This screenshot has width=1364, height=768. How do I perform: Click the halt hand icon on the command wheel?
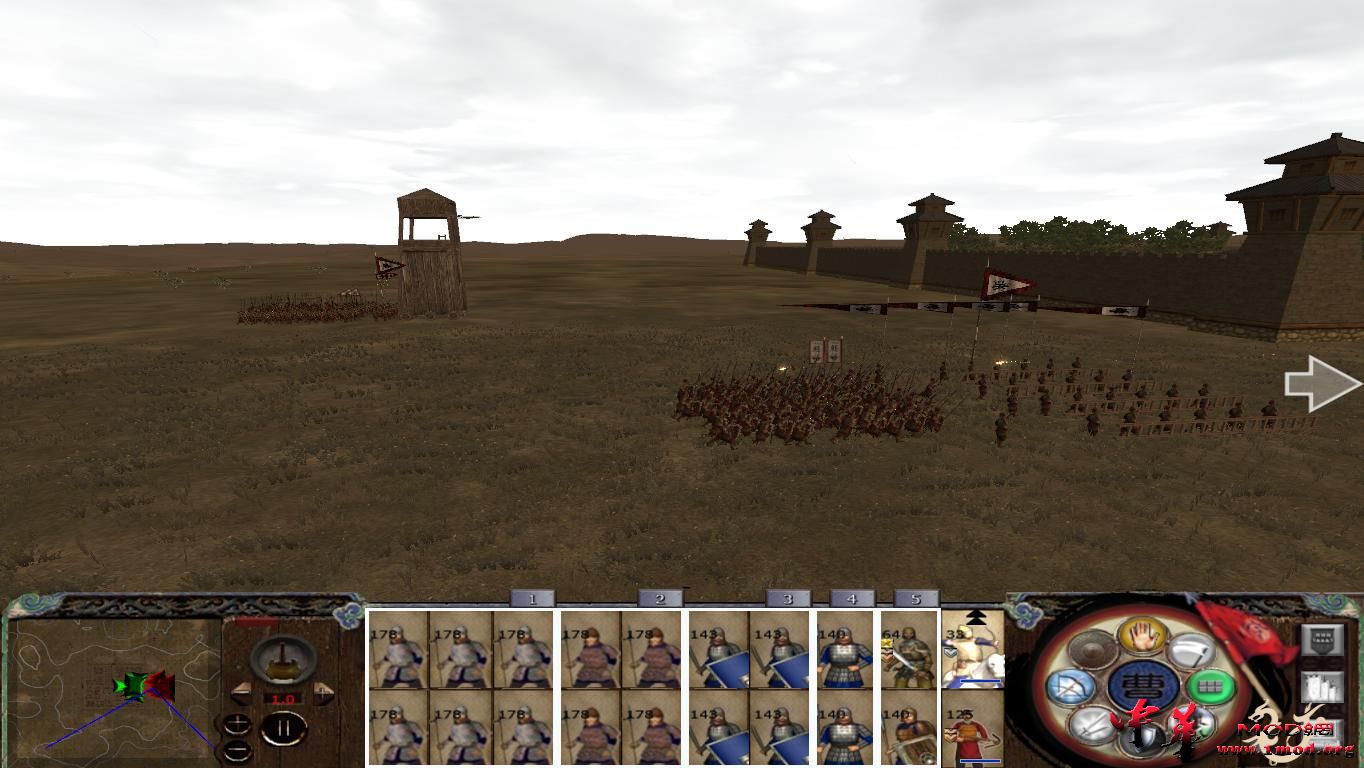1144,637
